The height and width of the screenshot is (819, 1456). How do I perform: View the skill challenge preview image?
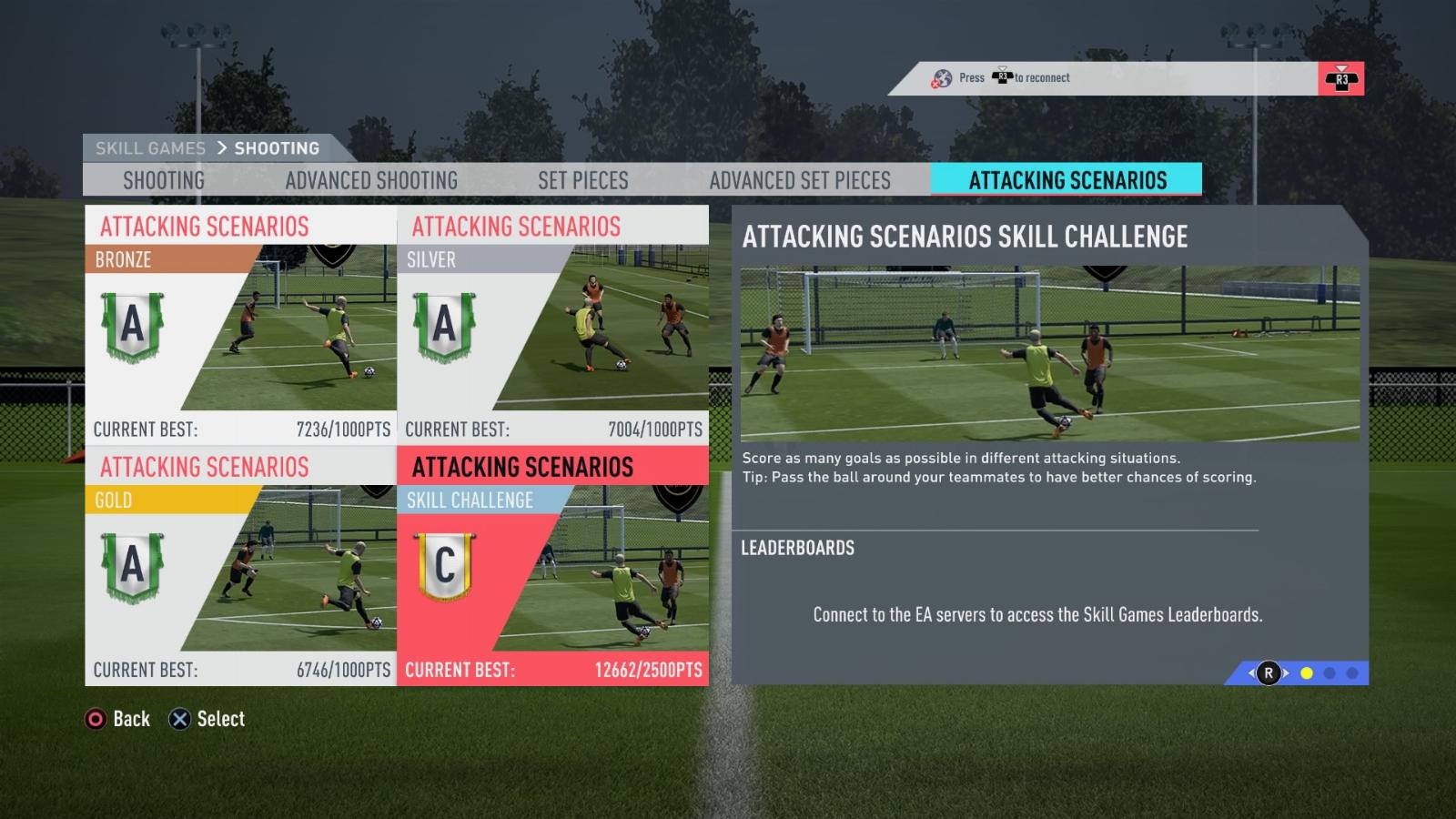point(1050,353)
